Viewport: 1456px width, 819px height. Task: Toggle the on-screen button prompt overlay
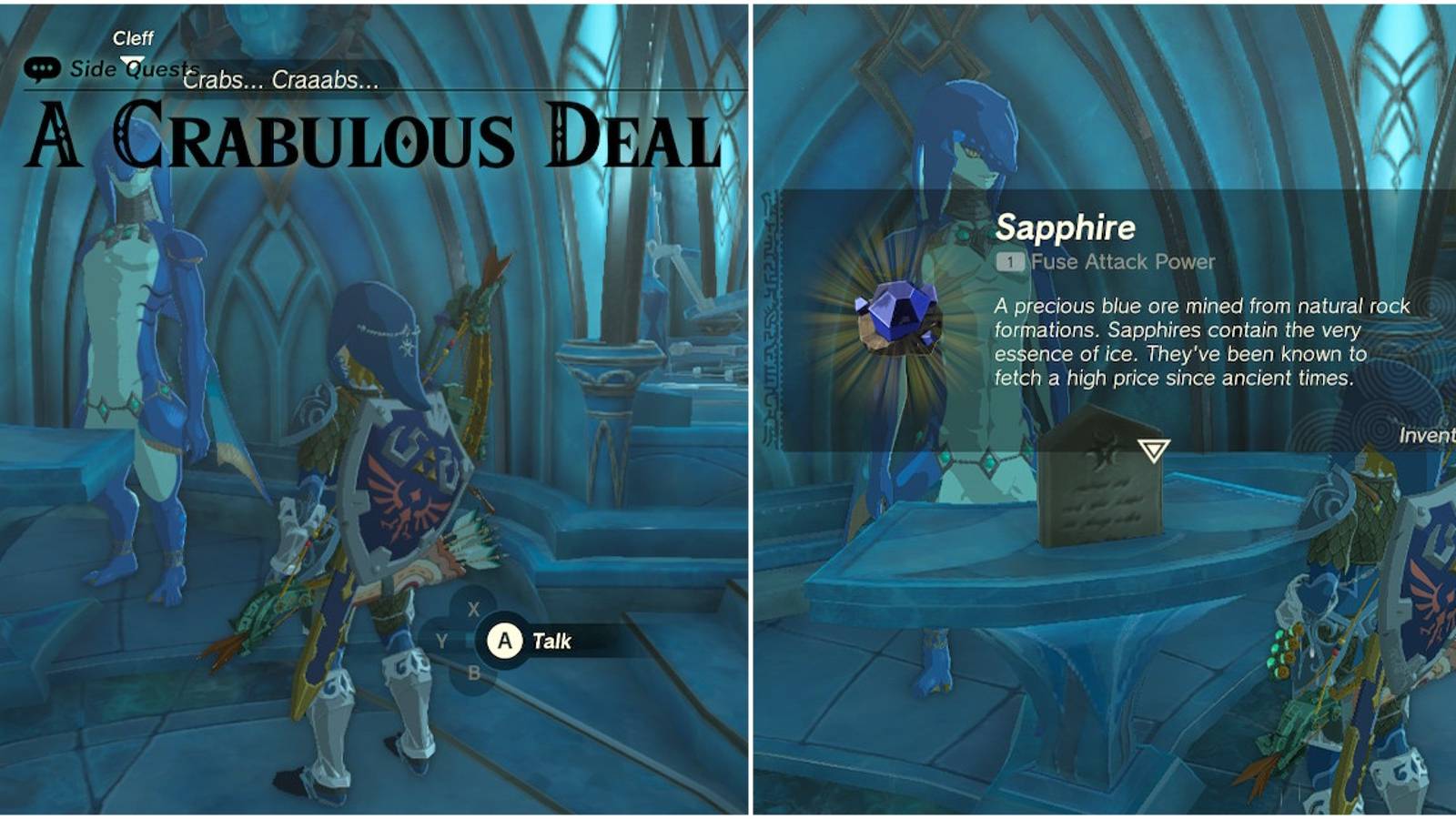(x=505, y=642)
